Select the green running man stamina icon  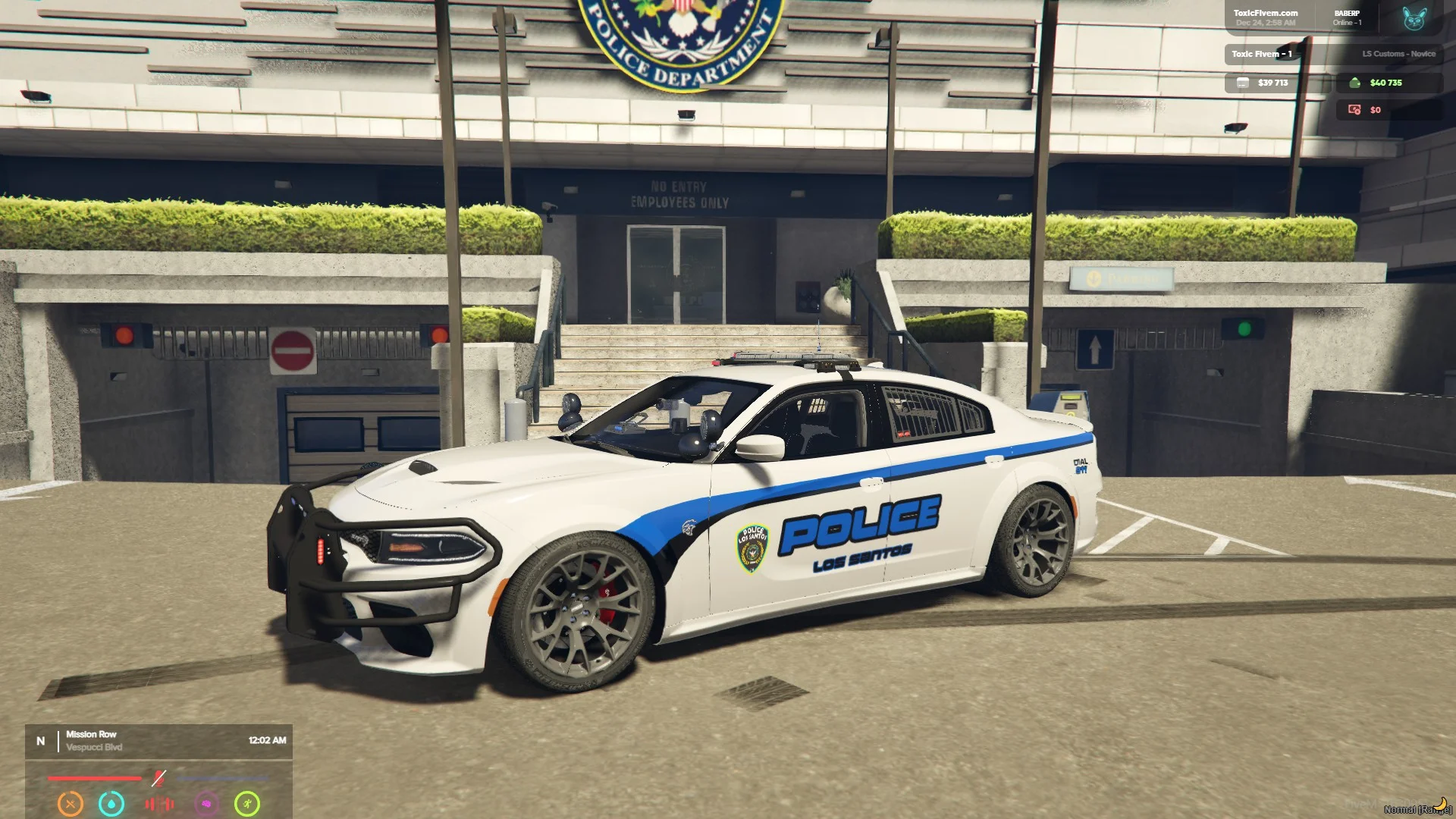tap(247, 803)
